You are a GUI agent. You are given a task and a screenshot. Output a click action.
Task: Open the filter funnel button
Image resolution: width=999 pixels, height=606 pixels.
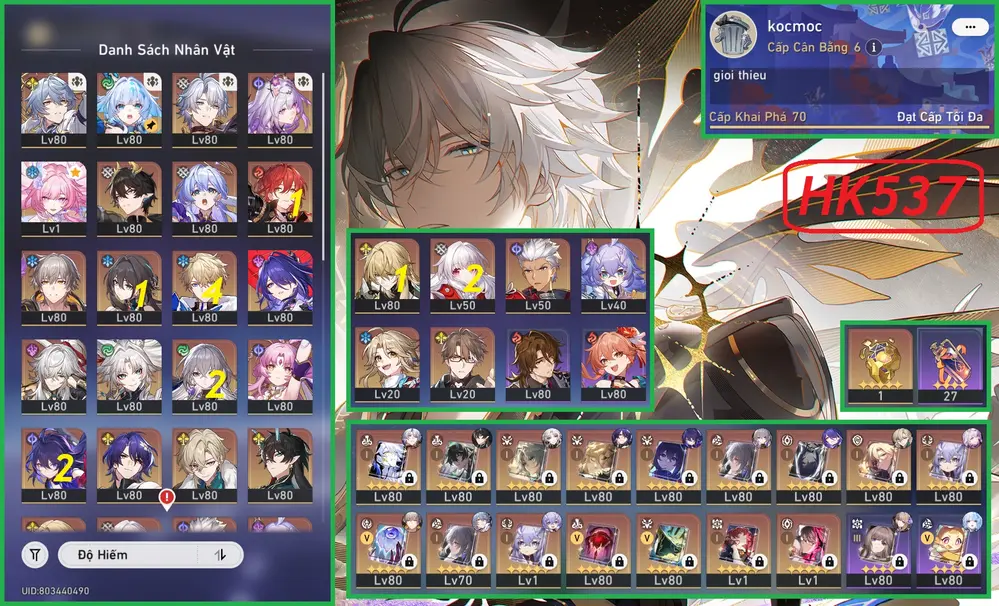pyautogui.click(x=36, y=555)
